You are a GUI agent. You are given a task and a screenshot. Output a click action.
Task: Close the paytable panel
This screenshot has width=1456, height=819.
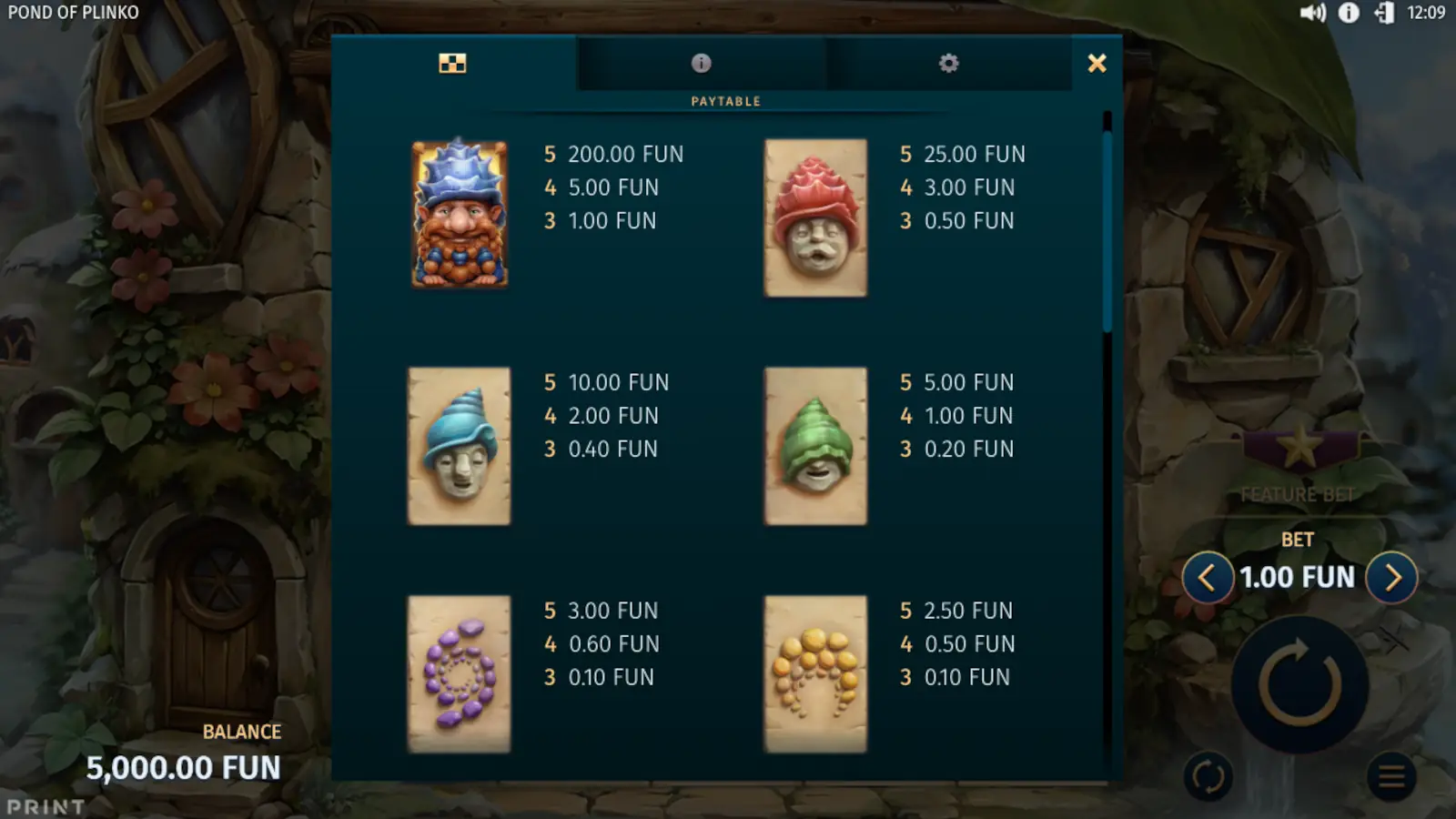tap(1097, 63)
